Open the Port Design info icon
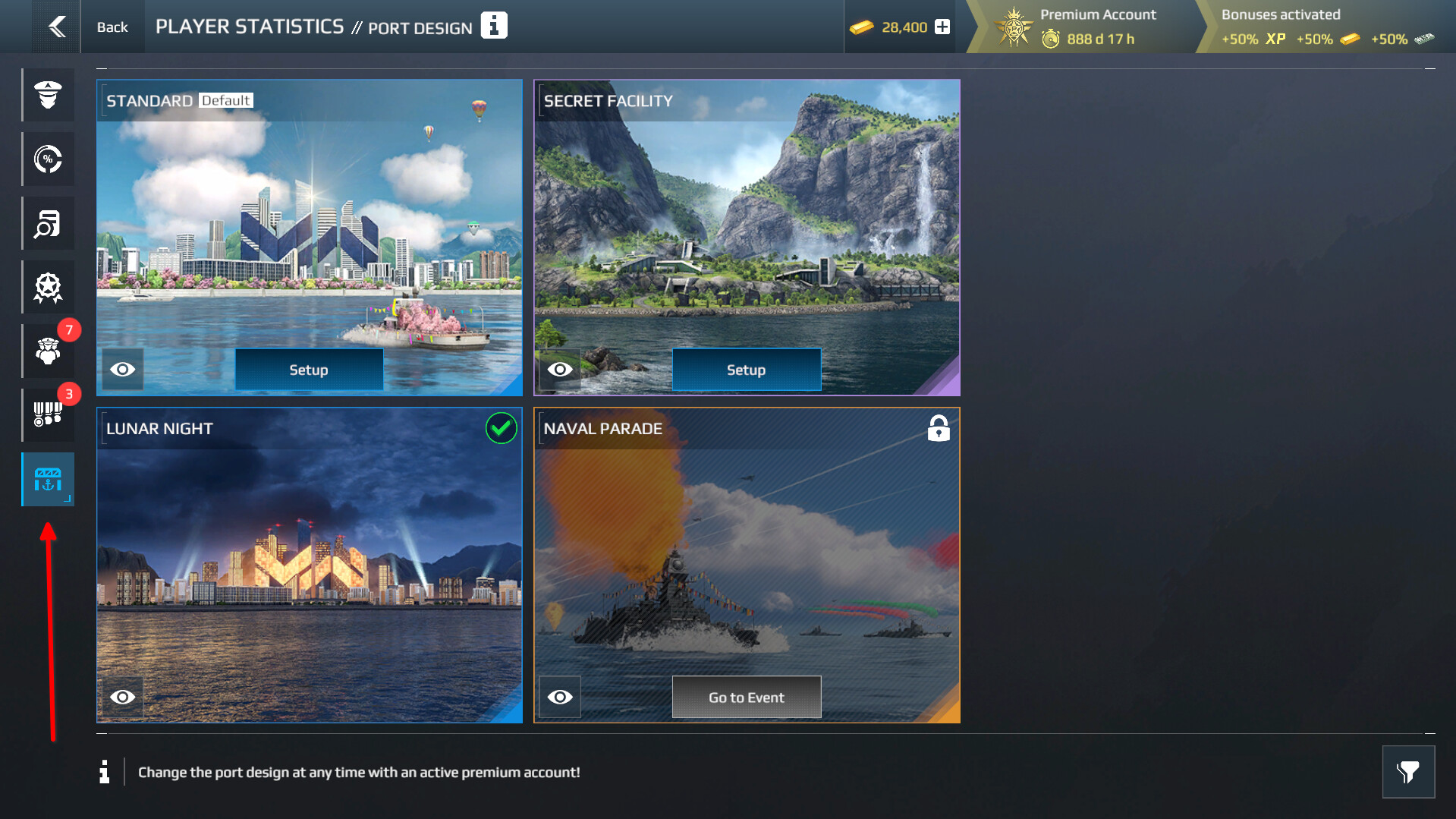This screenshot has width=1456, height=819. point(494,26)
